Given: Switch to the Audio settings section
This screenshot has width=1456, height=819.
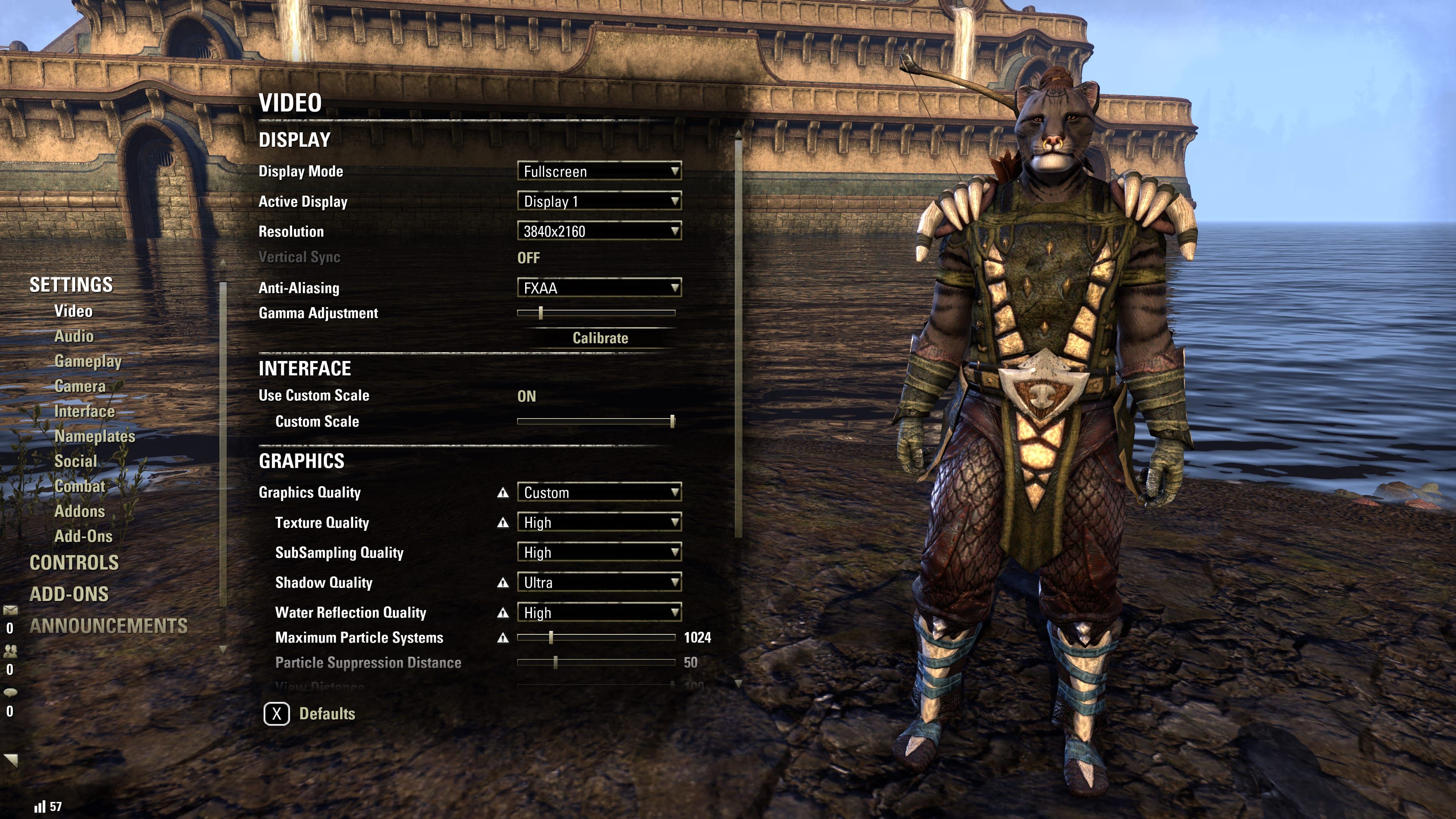Looking at the screenshot, I should [74, 336].
